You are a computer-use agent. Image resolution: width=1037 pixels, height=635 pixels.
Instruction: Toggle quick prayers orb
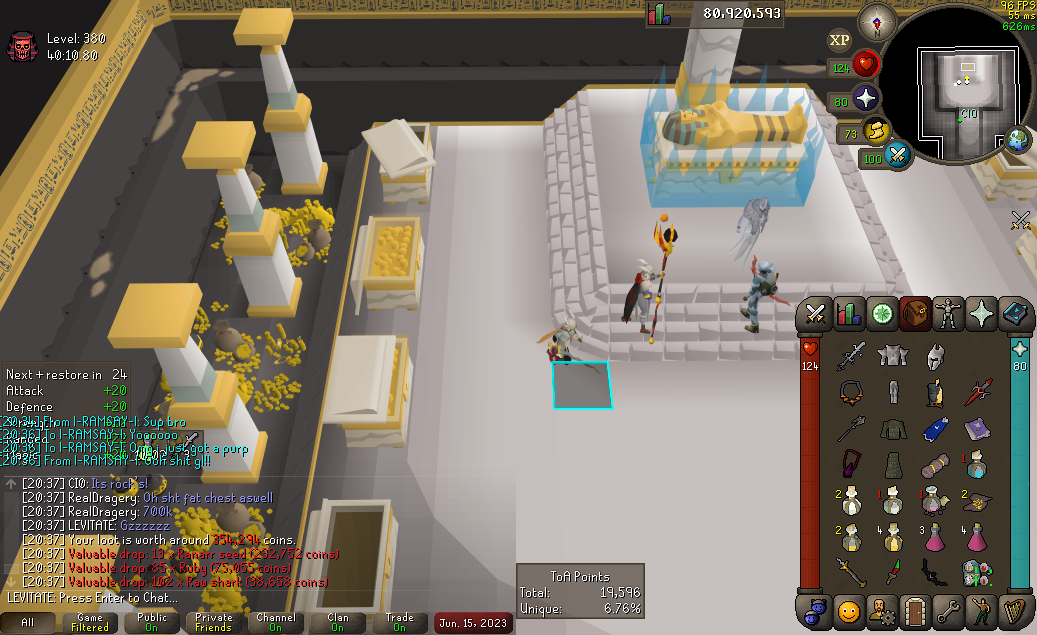click(x=866, y=98)
